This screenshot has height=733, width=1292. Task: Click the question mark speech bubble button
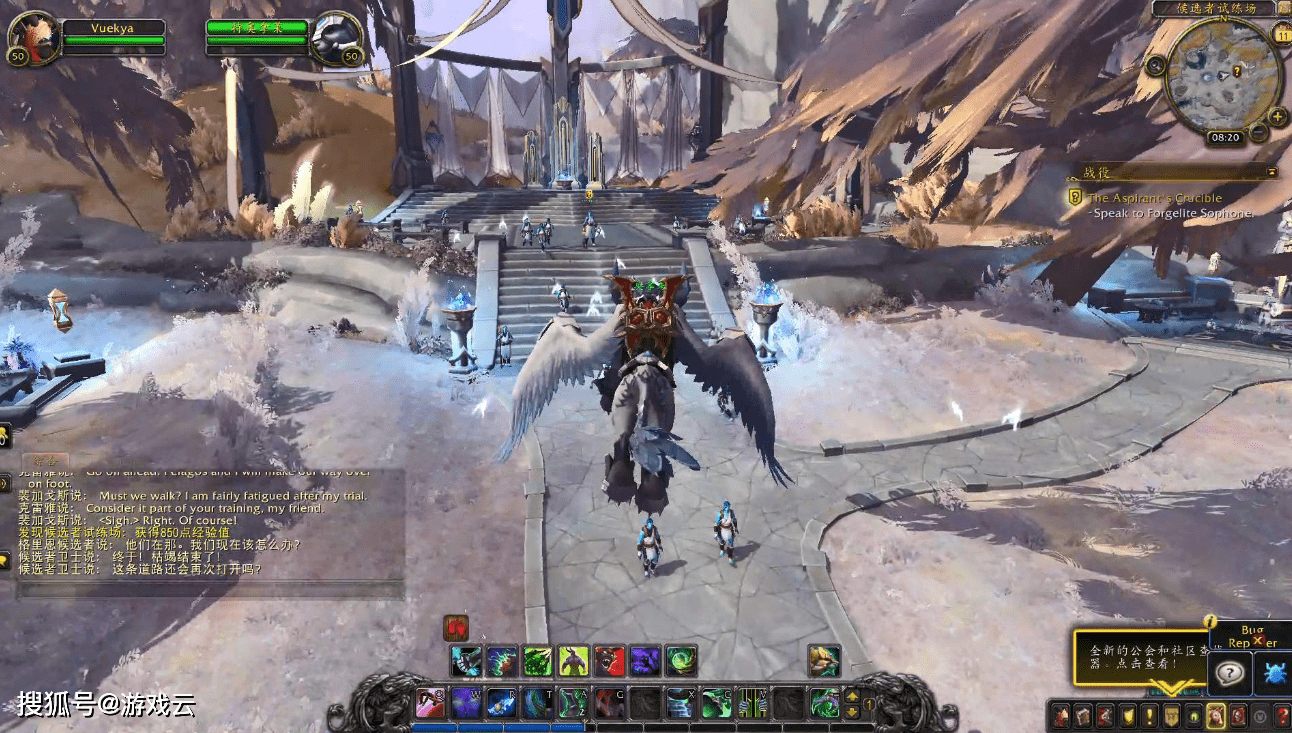pos(1229,674)
